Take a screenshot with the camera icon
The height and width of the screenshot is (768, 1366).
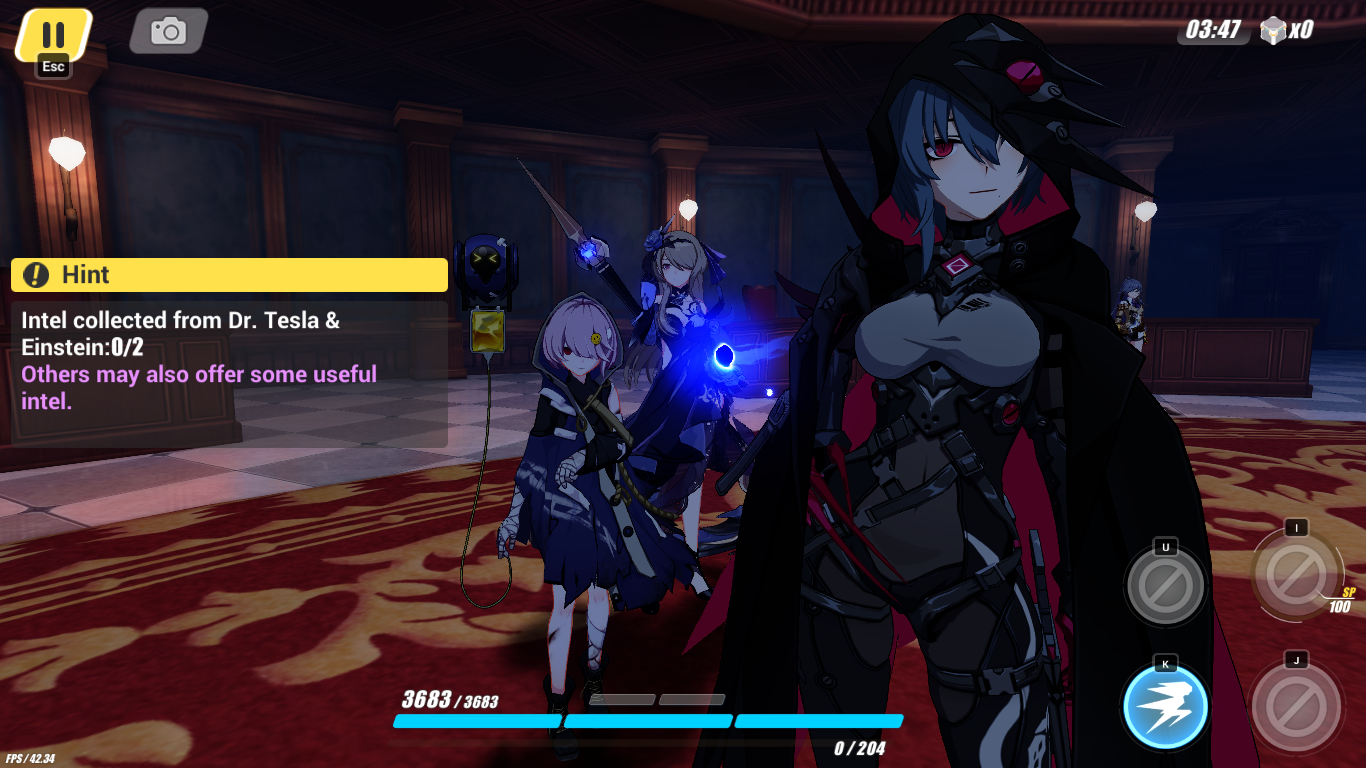[167, 31]
